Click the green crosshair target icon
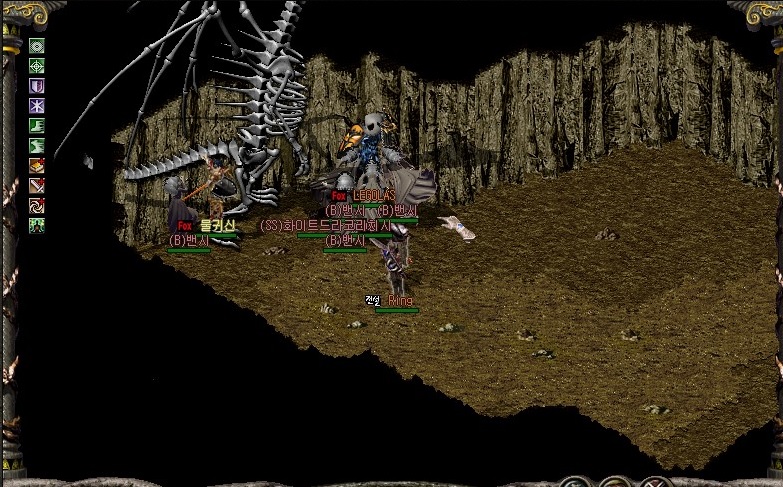 (x=37, y=66)
